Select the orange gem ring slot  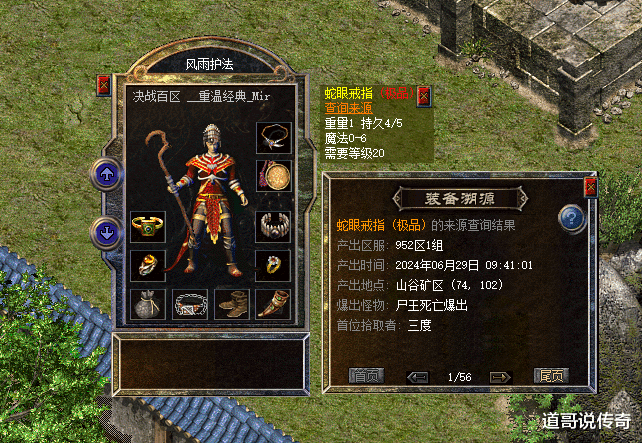pos(147,265)
